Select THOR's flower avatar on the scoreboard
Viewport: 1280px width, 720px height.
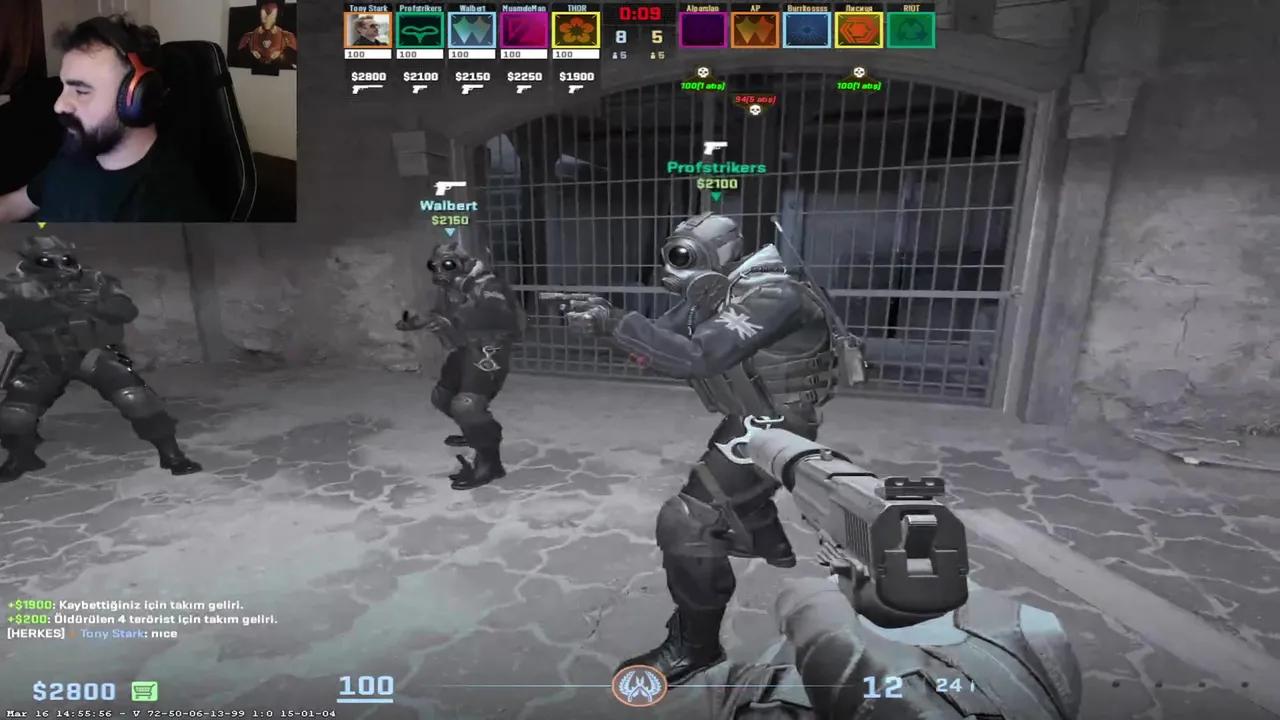tap(576, 29)
